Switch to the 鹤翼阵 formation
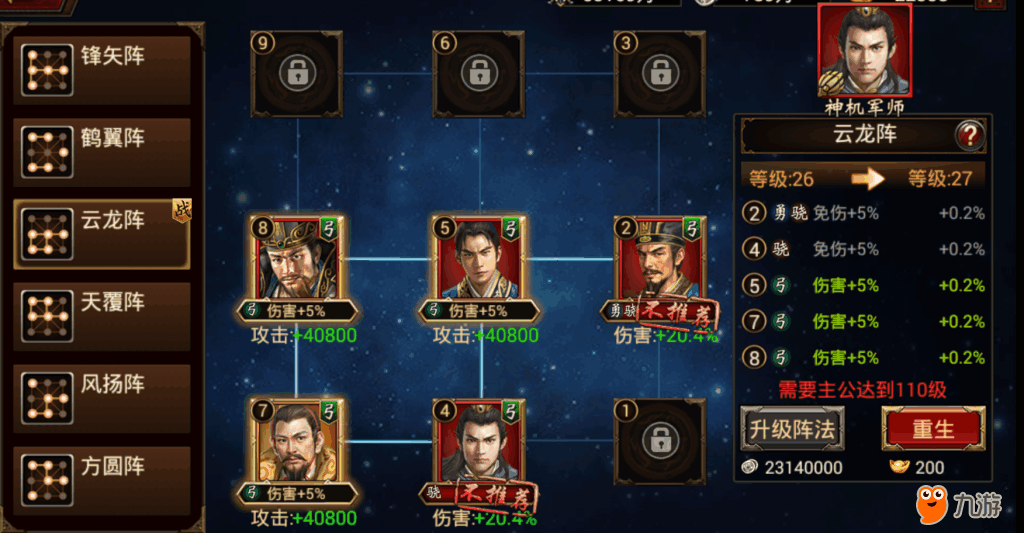Image resolution: width=1024 pixels, height=533 pixels. 102,151
